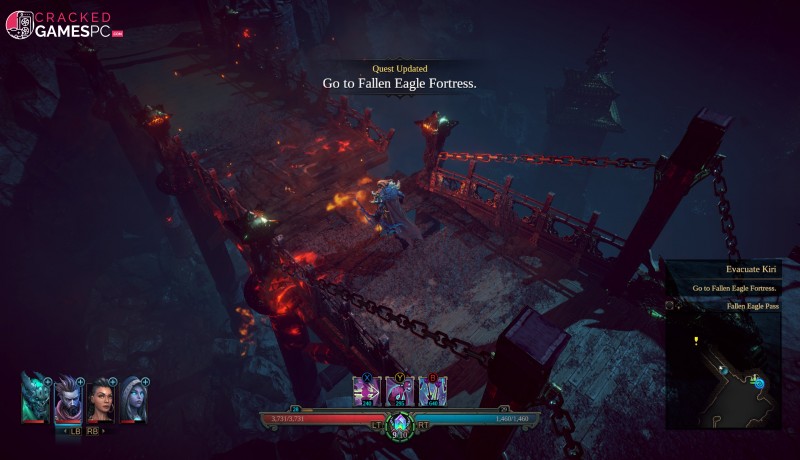The height and width of the screenshot is (460, 800).
Task: Pick the hooded glowing-eyed character portrait
Action: (133, 399)
